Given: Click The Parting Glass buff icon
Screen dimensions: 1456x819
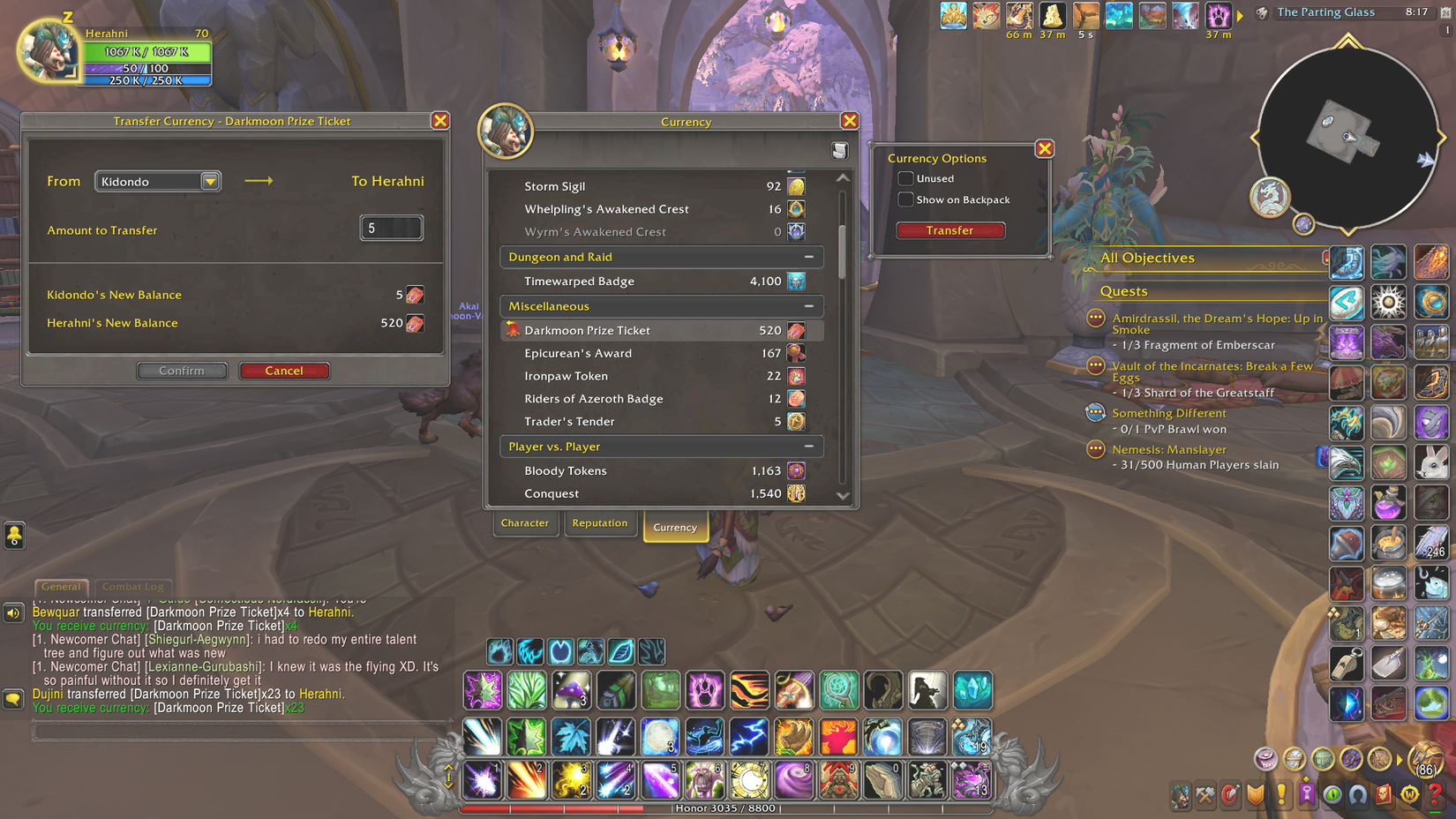Looking at the screenshot, I should point(1261,12).
